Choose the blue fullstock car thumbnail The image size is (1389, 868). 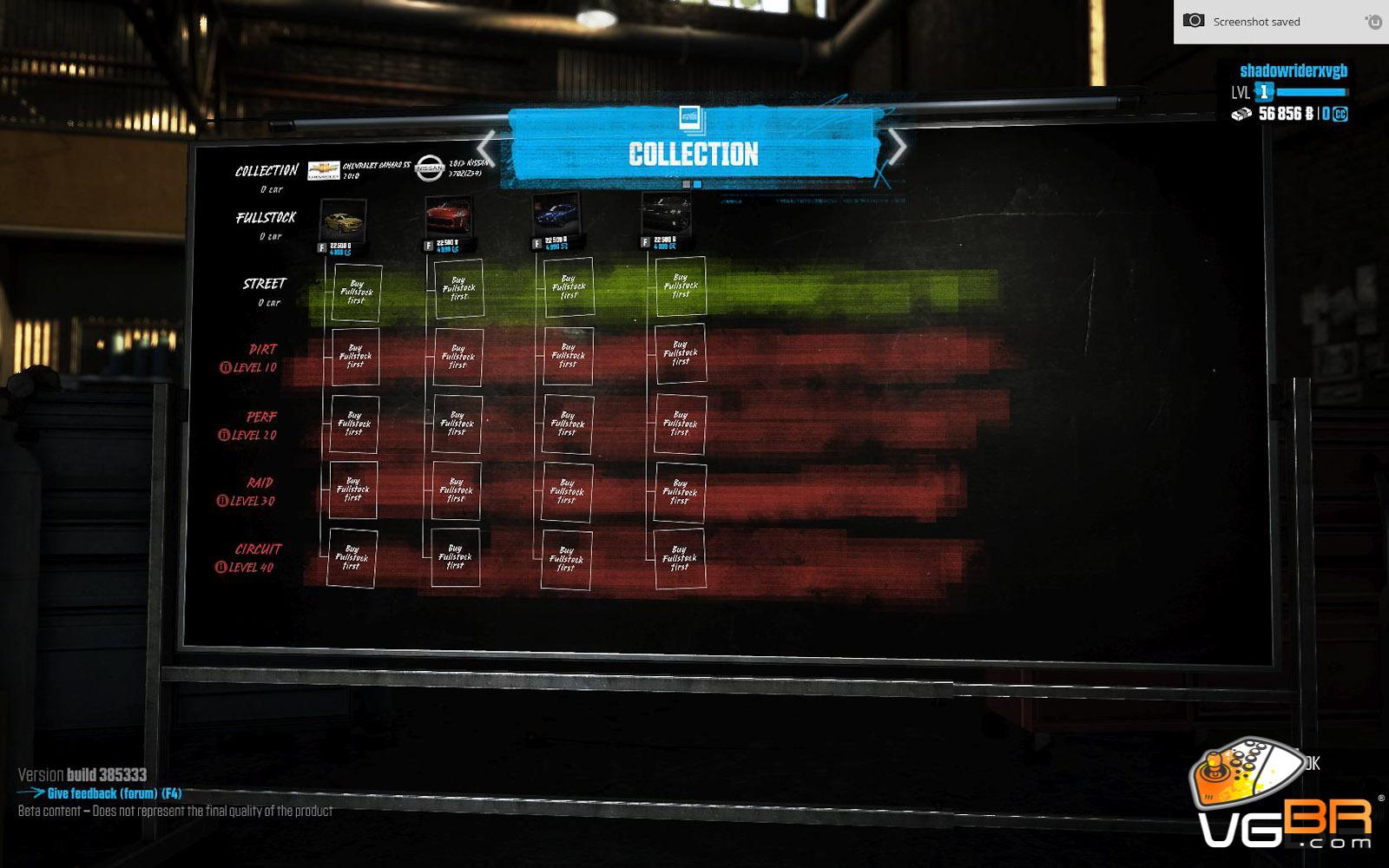(x=556, y=214)
